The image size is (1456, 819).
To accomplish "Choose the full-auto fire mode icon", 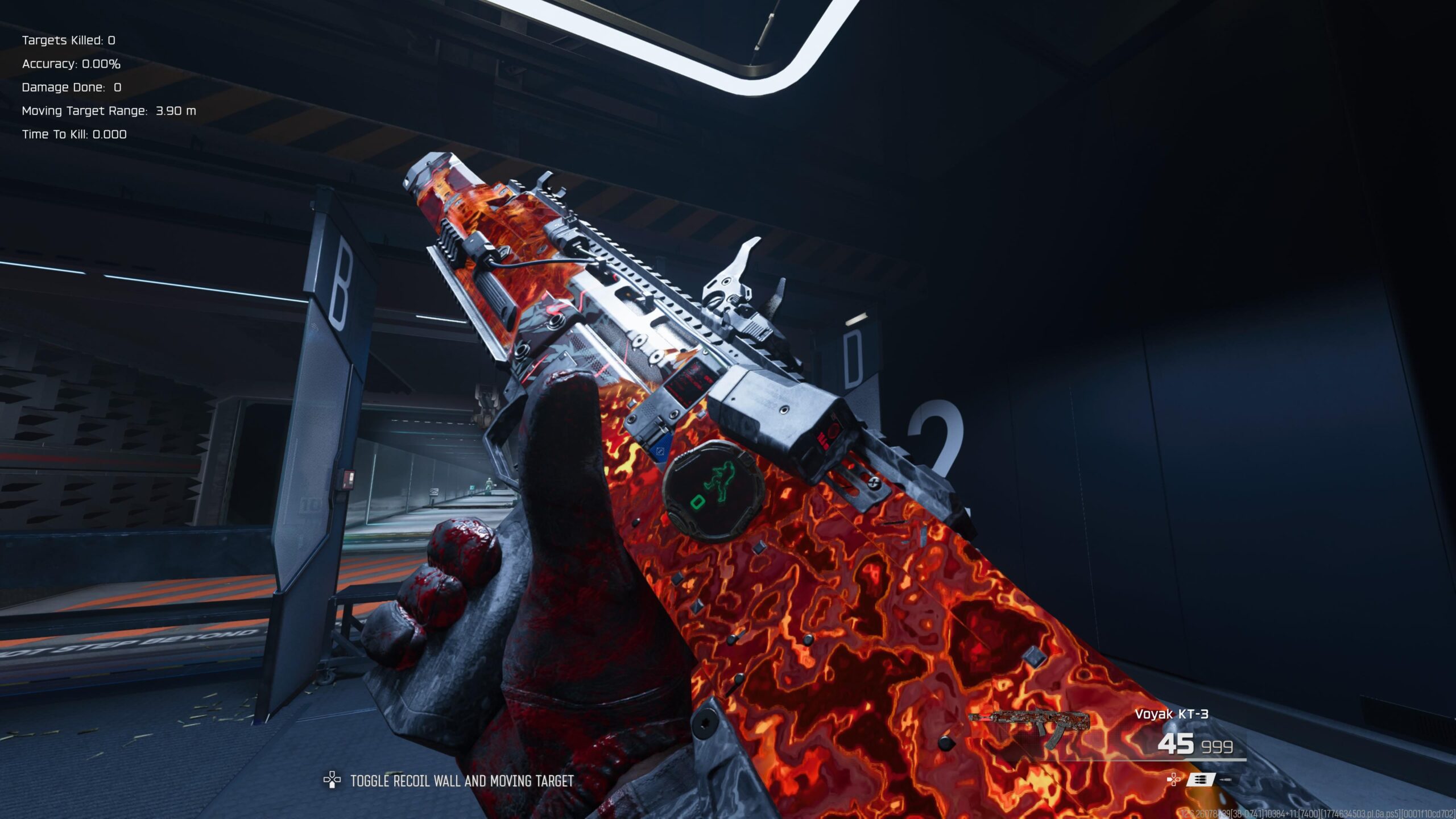I will click(x=1200, y=779).
